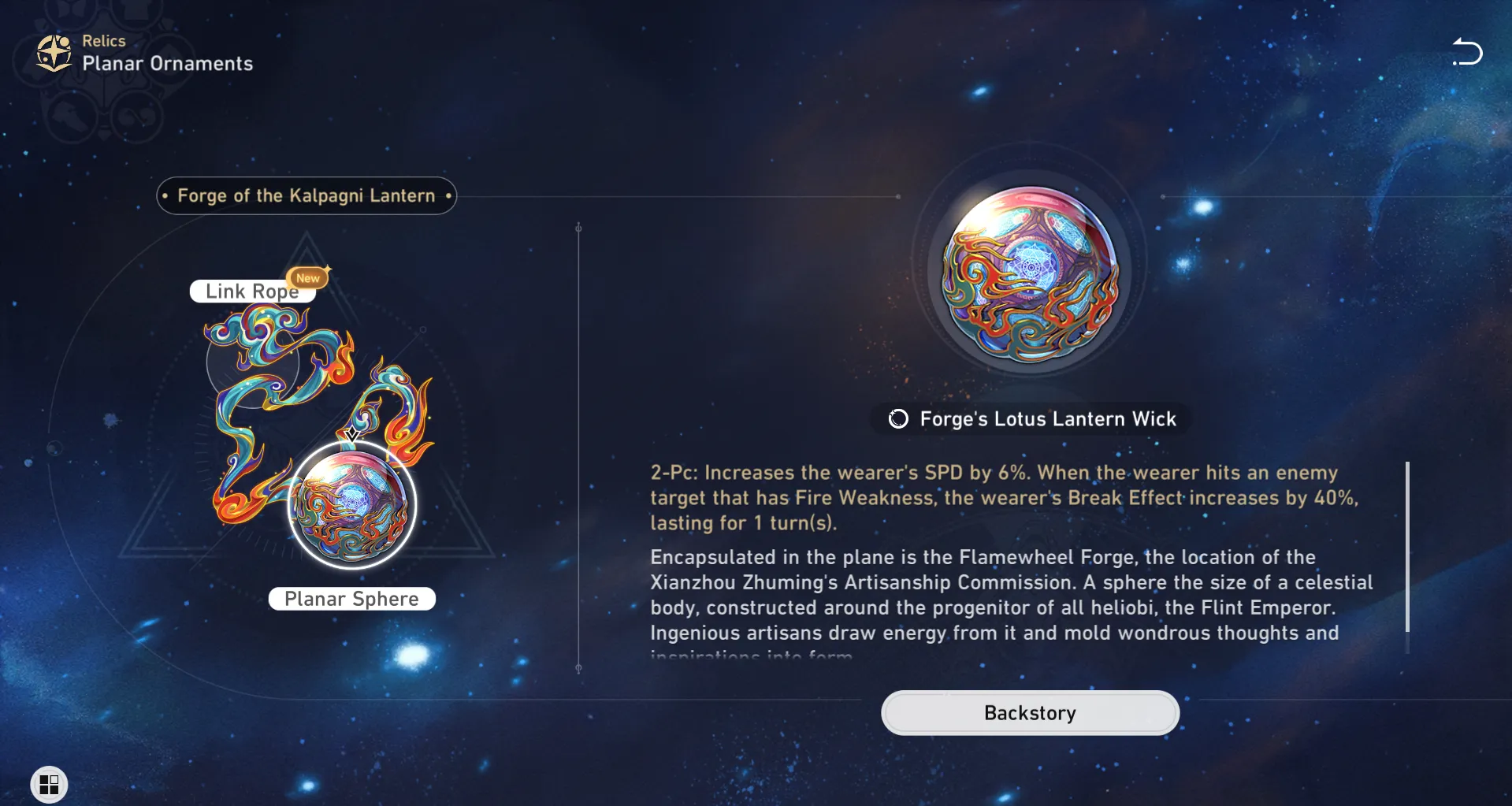Image resolution: width=1512 pixels, height=806 pixels.
Task: Open the four-square grid menu icon
Action: tap(49, 785)
